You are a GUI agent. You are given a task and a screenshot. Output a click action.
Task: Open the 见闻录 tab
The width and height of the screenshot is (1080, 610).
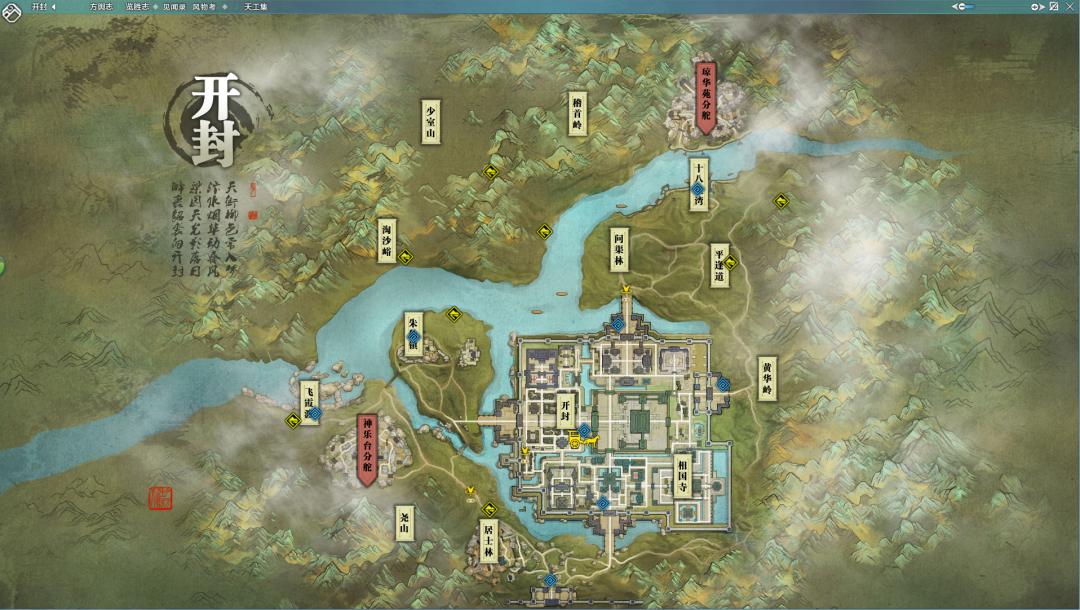click(x=174, y=6)
